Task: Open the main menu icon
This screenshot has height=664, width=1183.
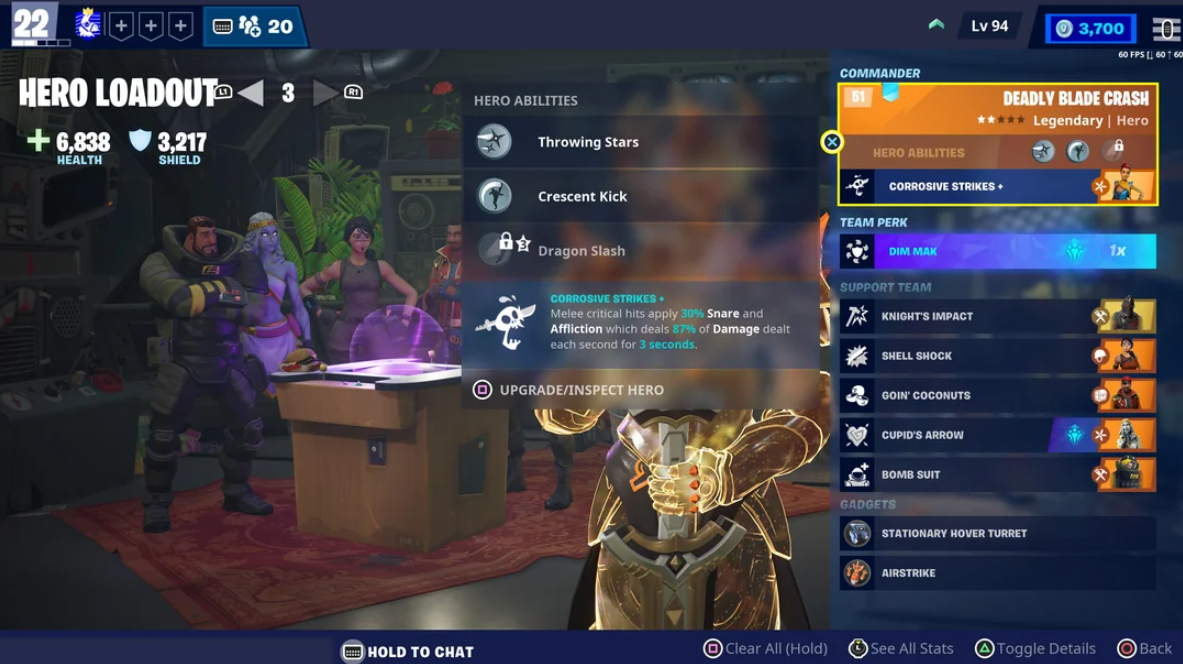Action: (1166, 28)
